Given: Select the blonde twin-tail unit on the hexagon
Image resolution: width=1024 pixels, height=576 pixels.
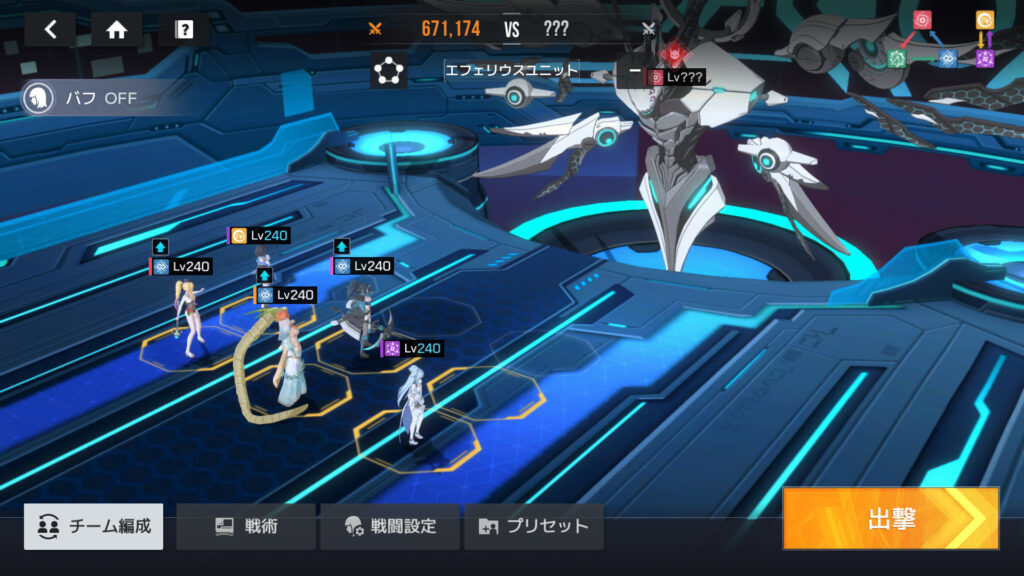Looking at the screenshot, I should tap(190, 320).
